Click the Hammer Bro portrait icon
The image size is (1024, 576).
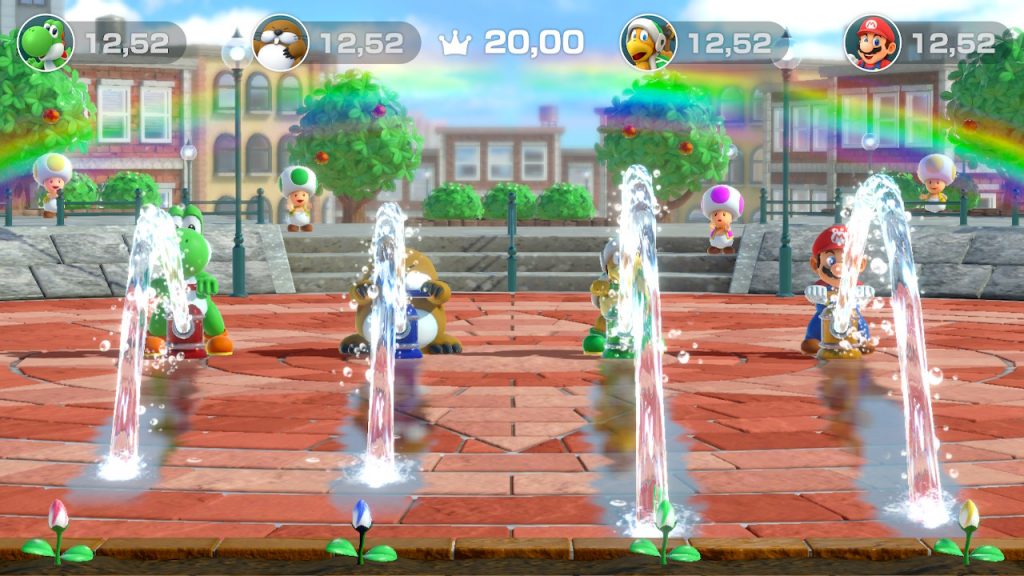click(x=648, y=43)
